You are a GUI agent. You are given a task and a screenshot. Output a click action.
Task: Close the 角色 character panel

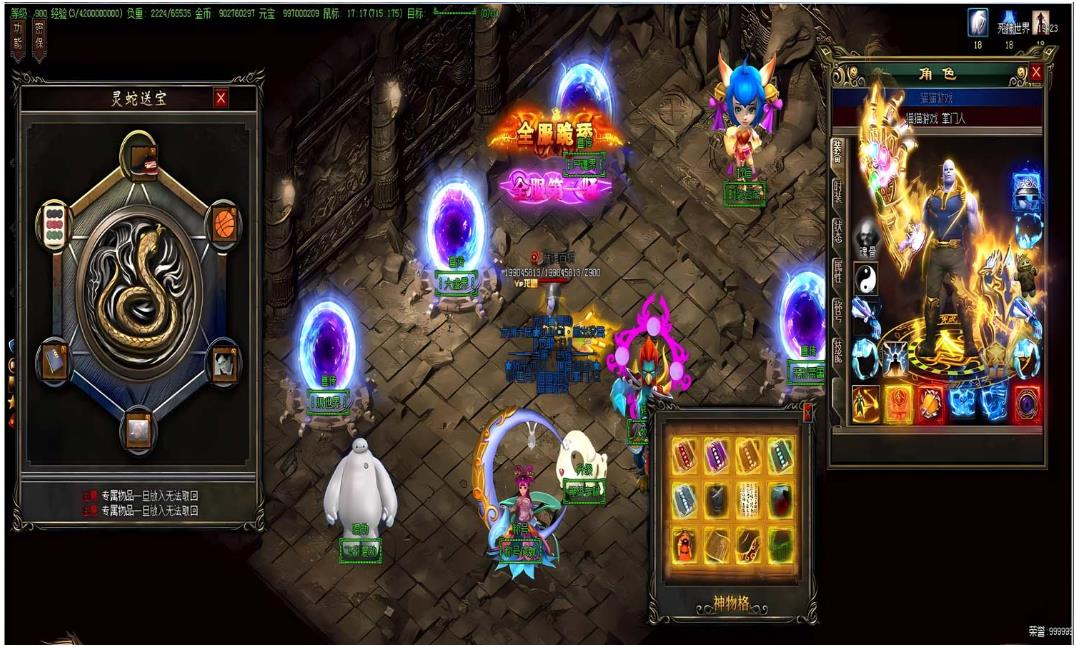pos(1036,73)
